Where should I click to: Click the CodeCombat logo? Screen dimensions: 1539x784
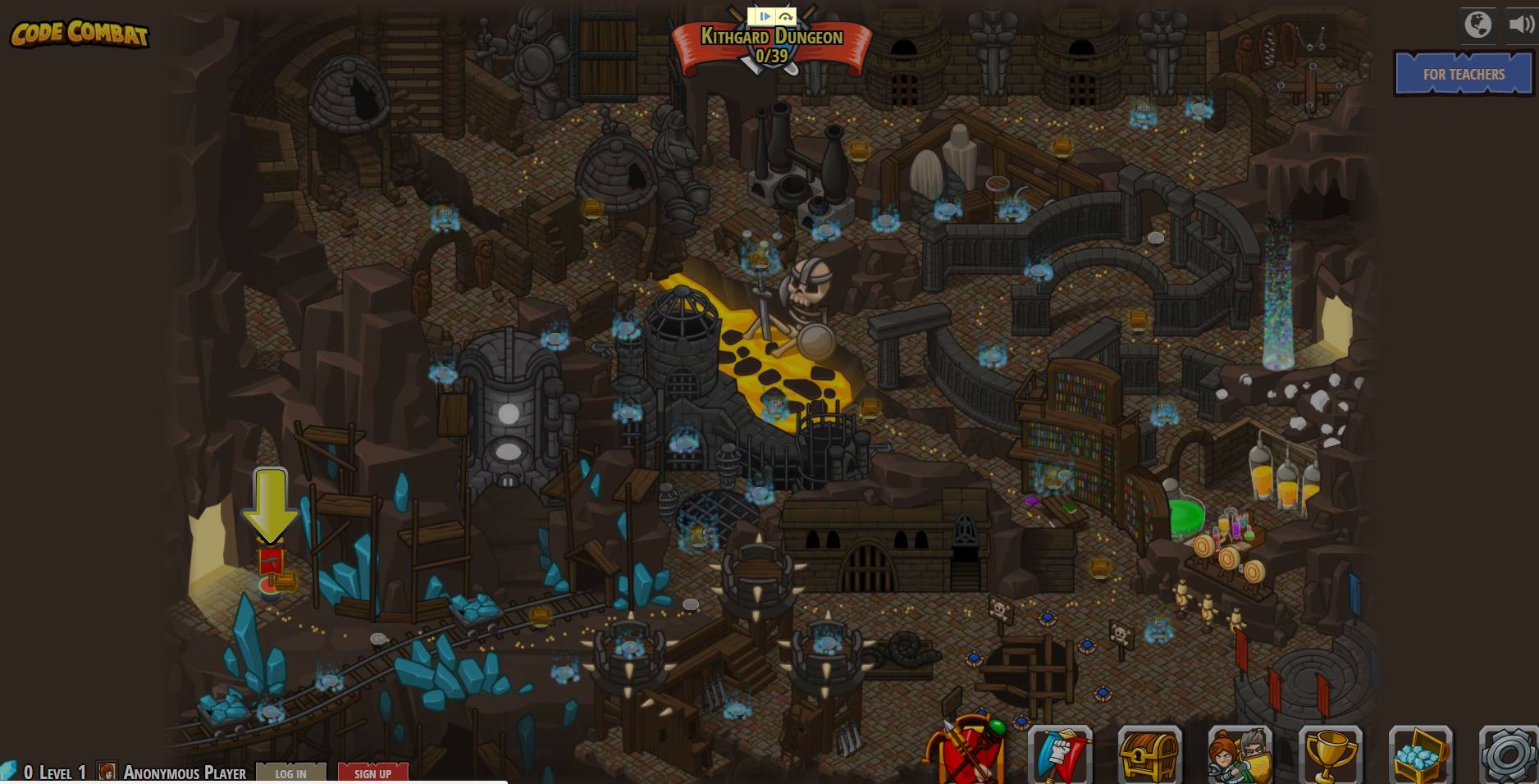point(80,34)
